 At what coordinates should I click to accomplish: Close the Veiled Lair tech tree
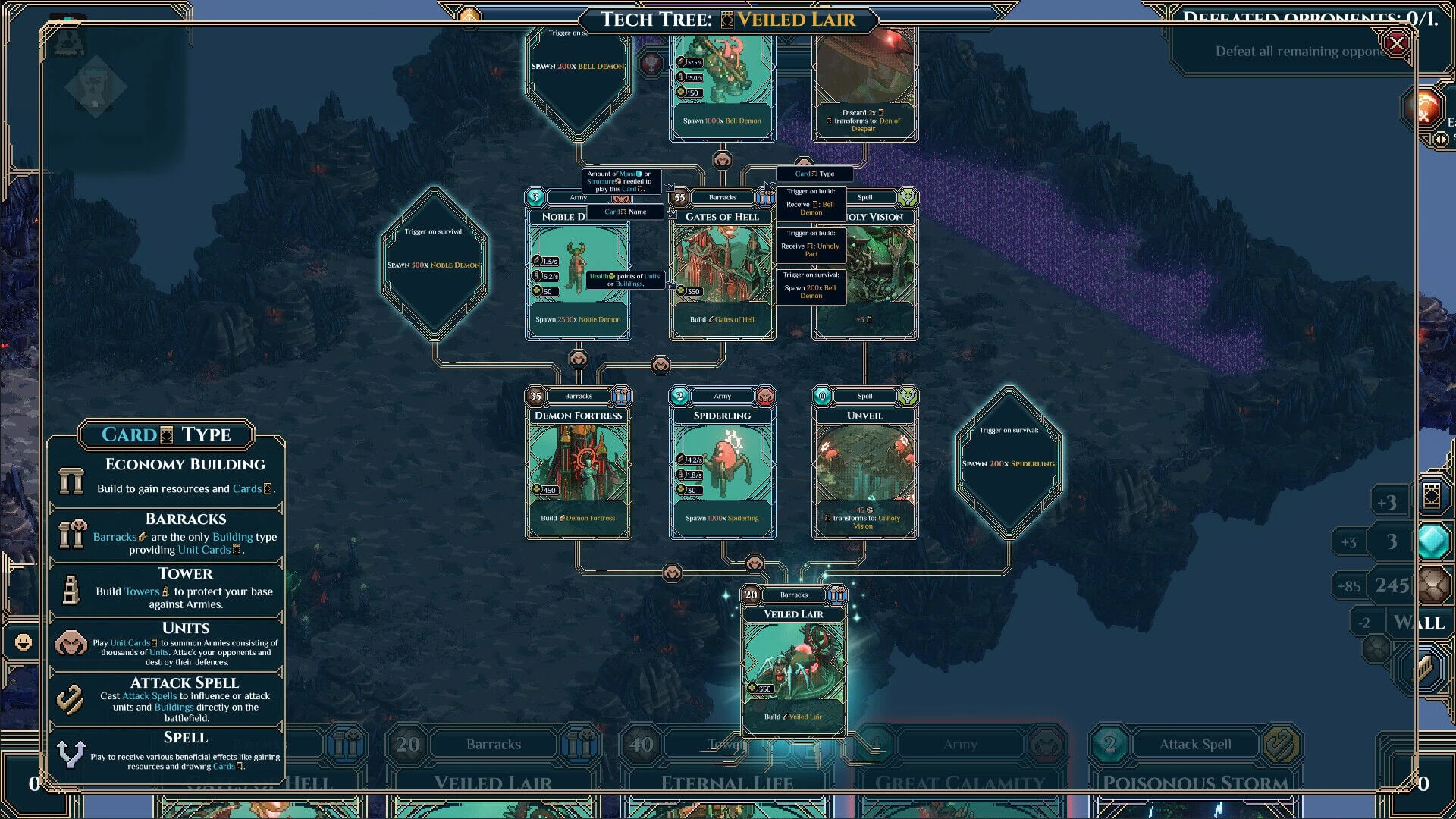(1396, 43)
